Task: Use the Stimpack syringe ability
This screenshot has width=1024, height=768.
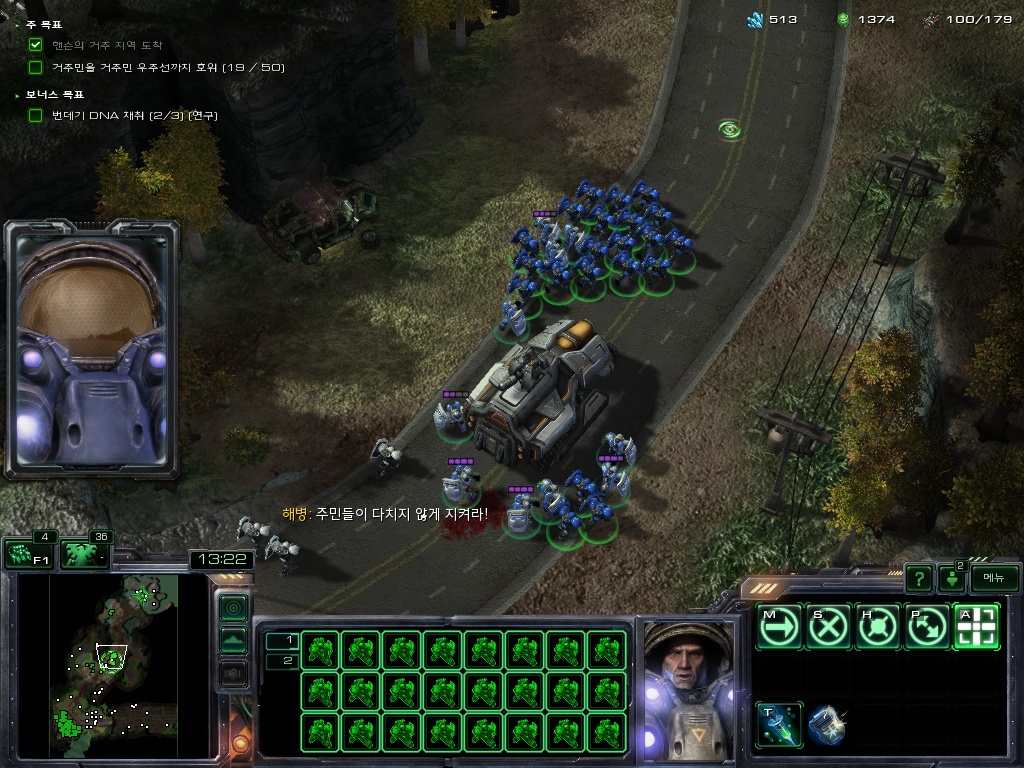Action: pos(778,725)
